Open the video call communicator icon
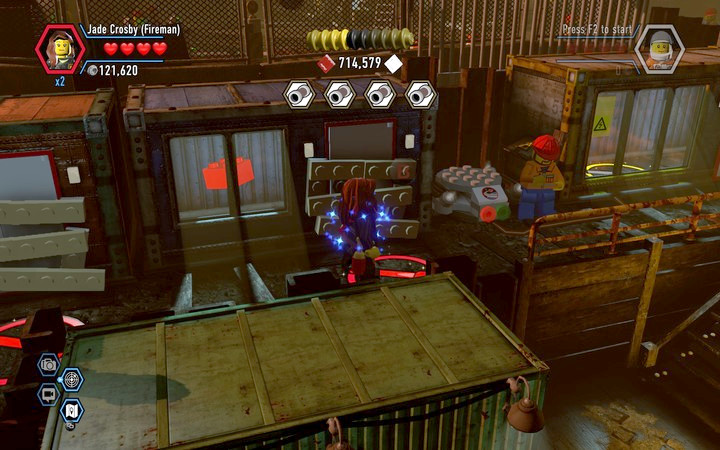 coord(48,394)
